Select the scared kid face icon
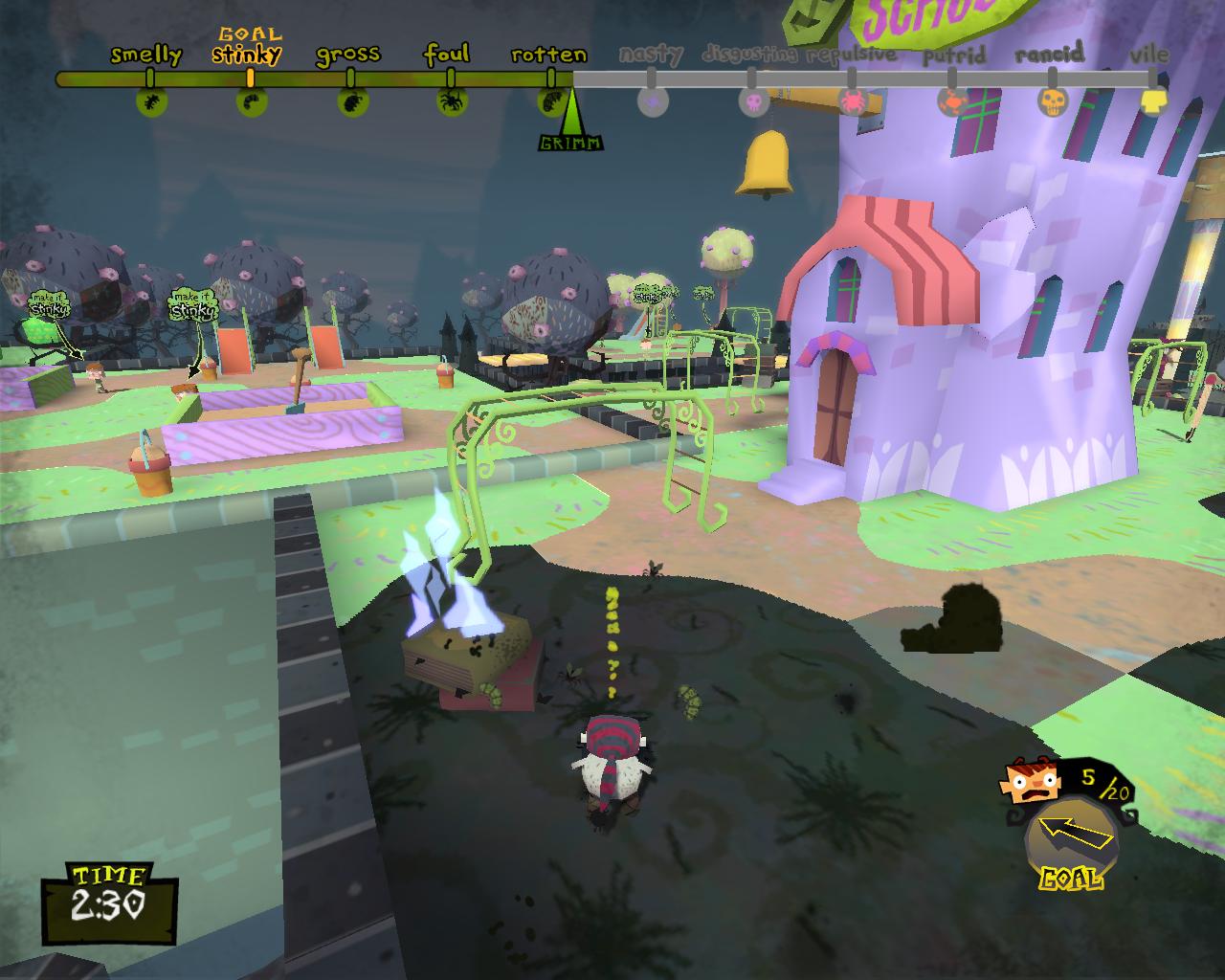 1030,783
